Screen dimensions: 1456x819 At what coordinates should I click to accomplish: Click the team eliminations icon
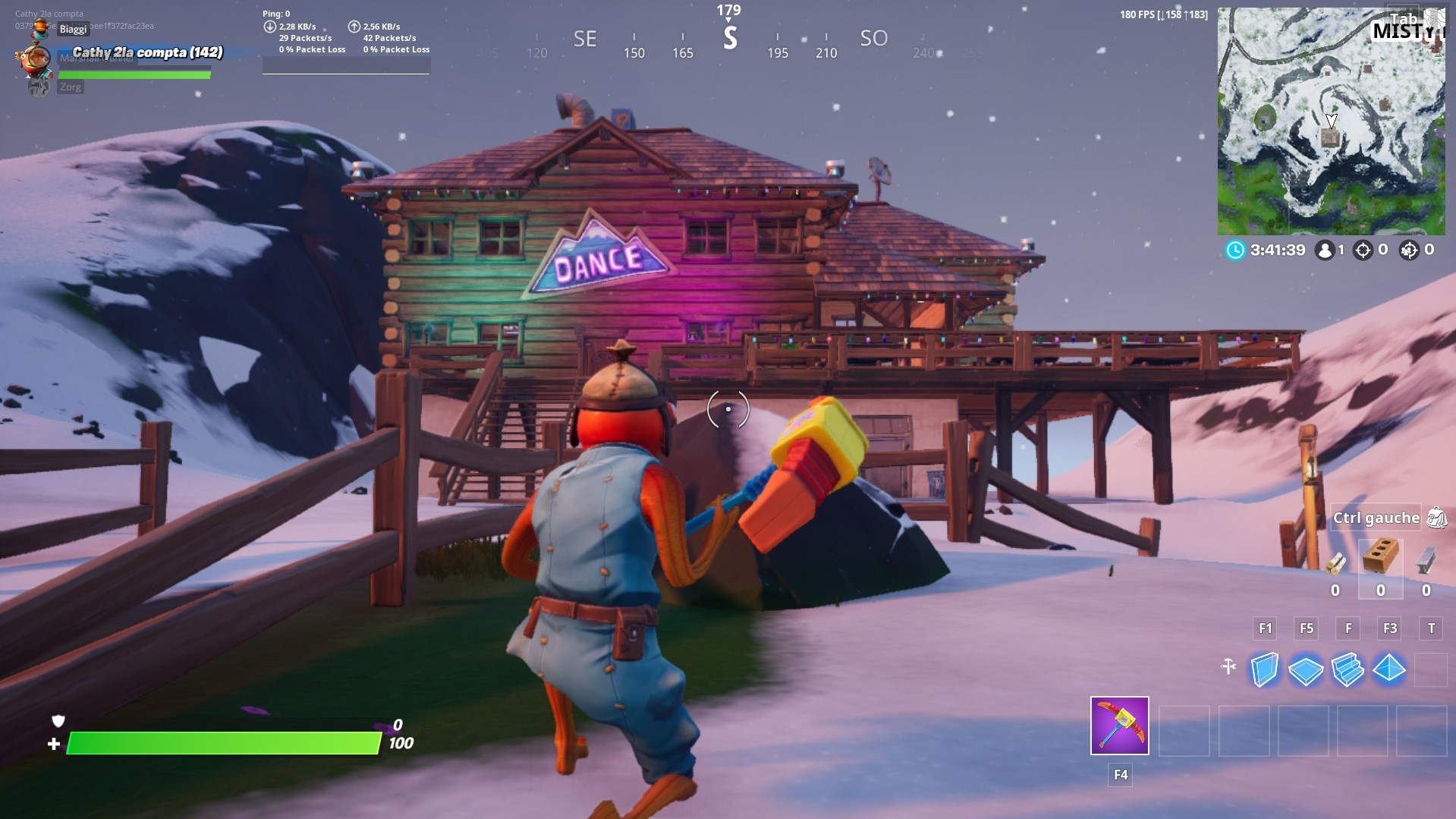(1408, 250)
